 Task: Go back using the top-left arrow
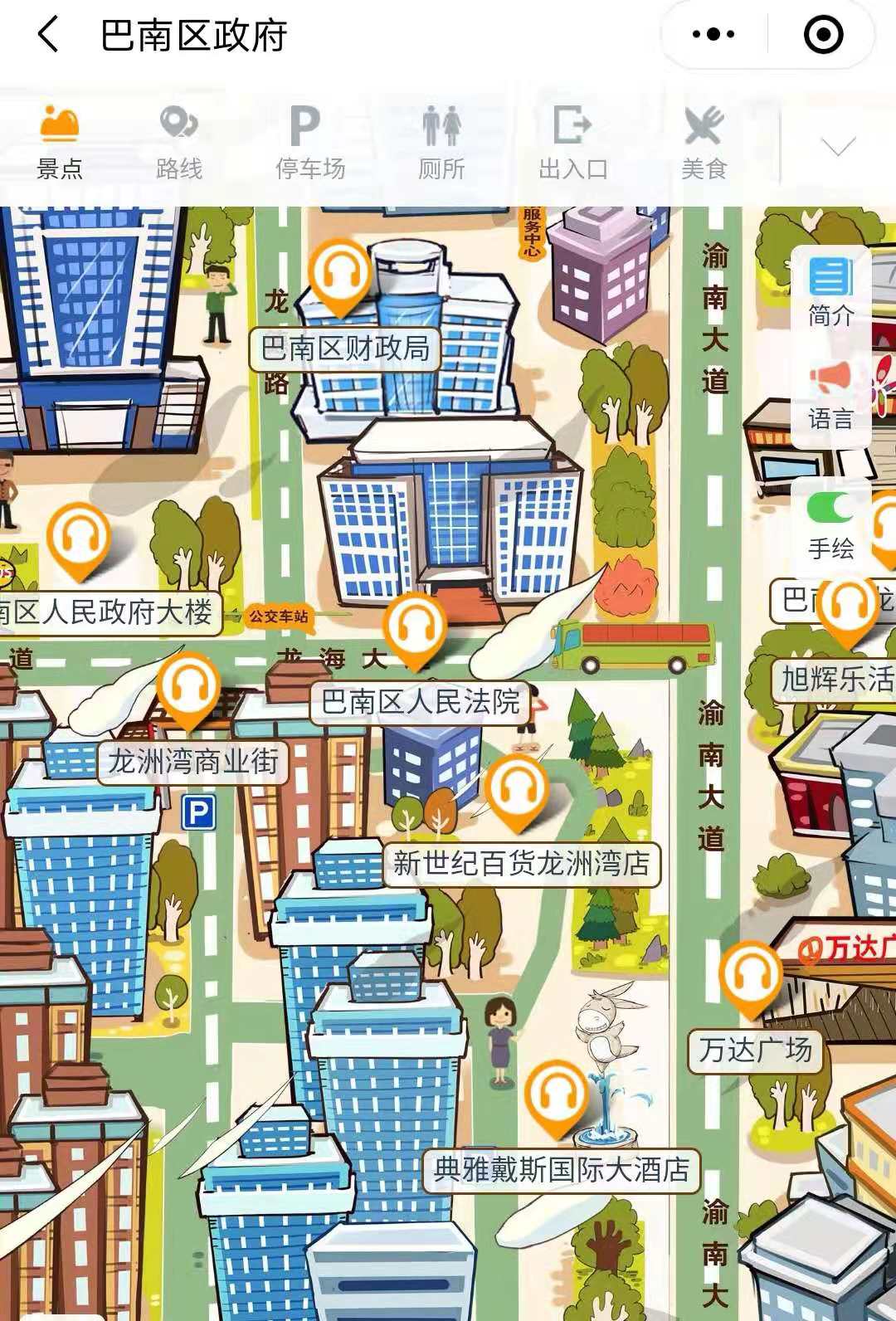(49, 36)
